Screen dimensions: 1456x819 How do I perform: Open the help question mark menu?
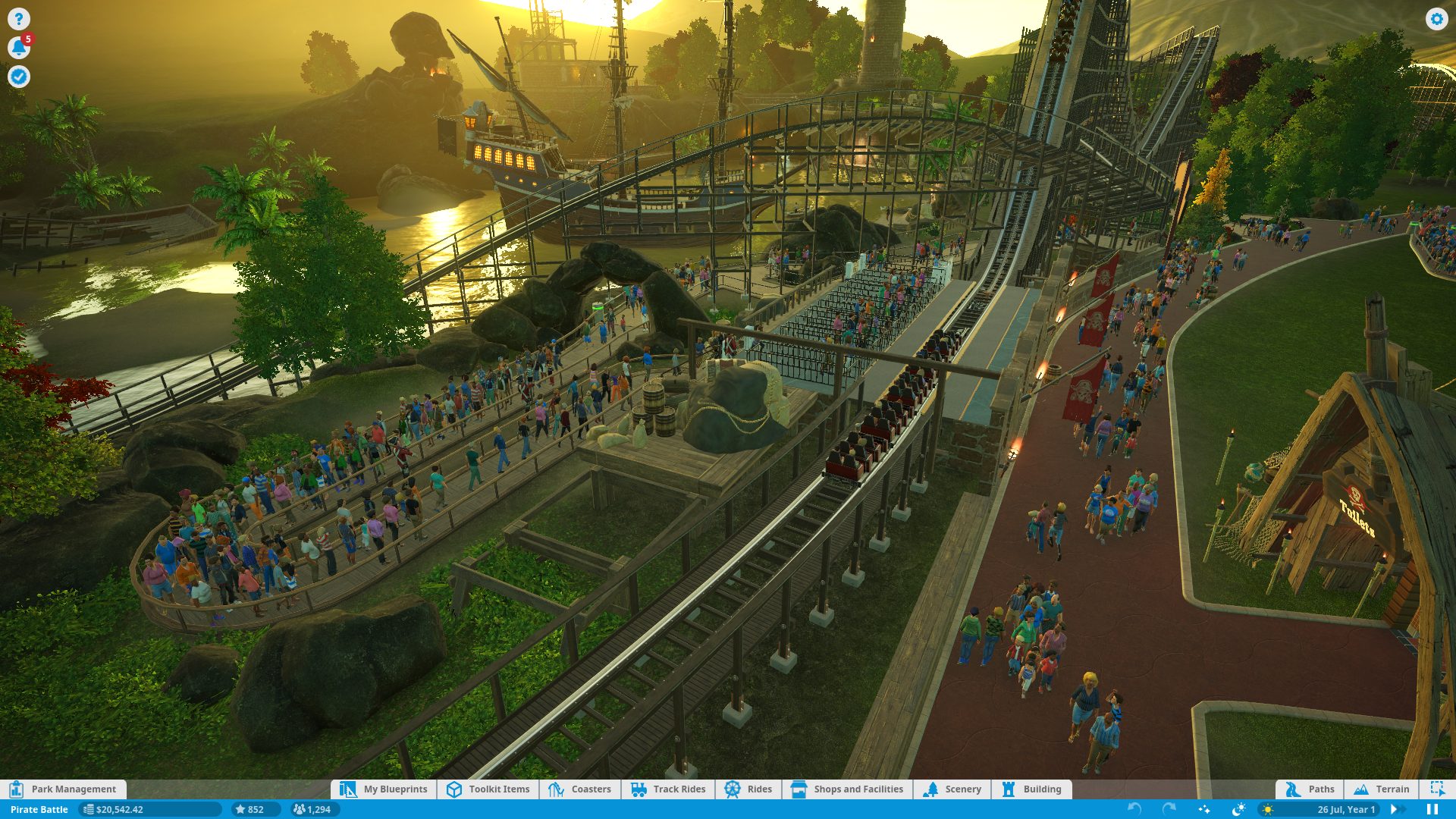[x=18, y=19]
